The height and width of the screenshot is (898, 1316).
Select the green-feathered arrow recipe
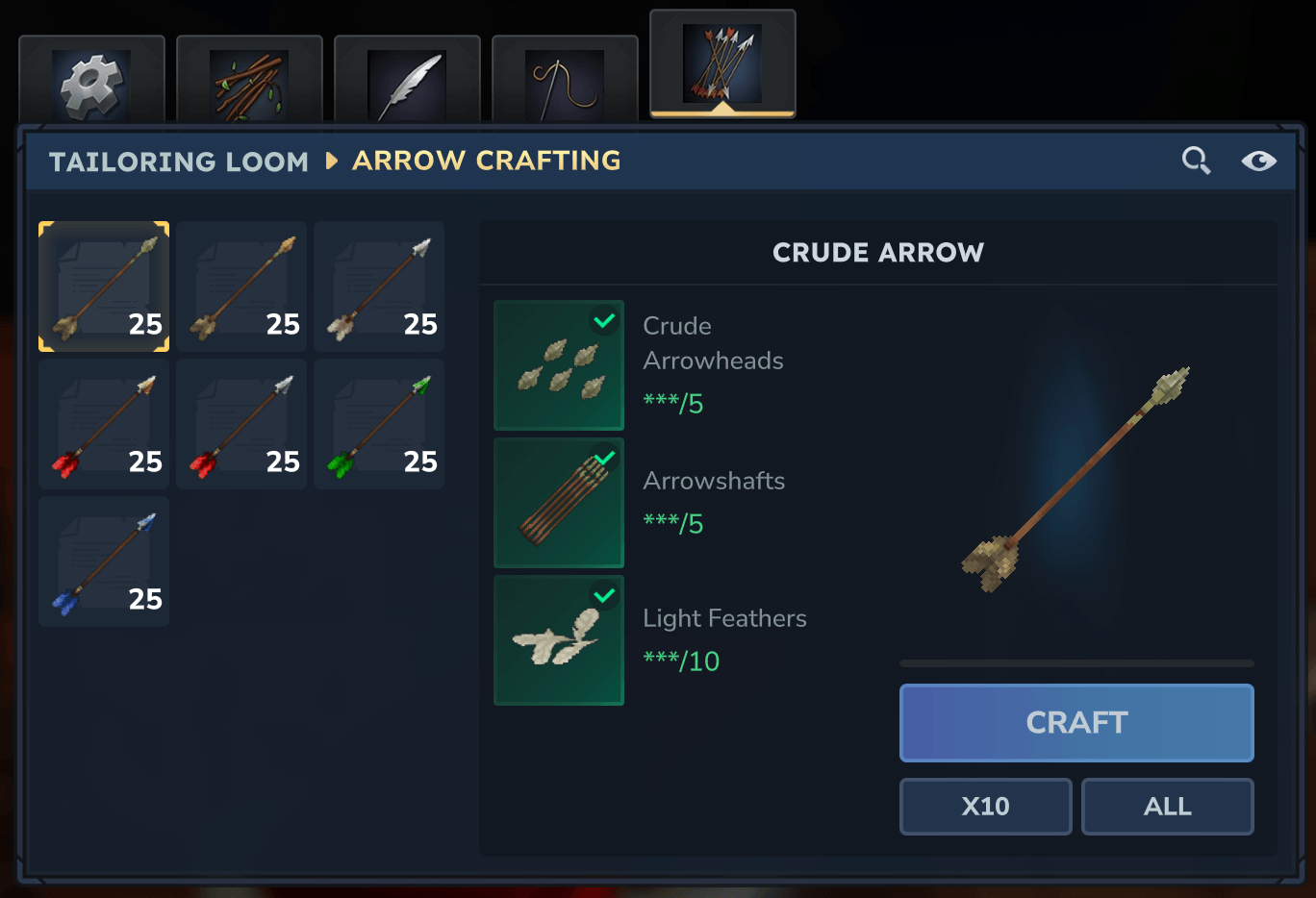(x=379, y=424)
